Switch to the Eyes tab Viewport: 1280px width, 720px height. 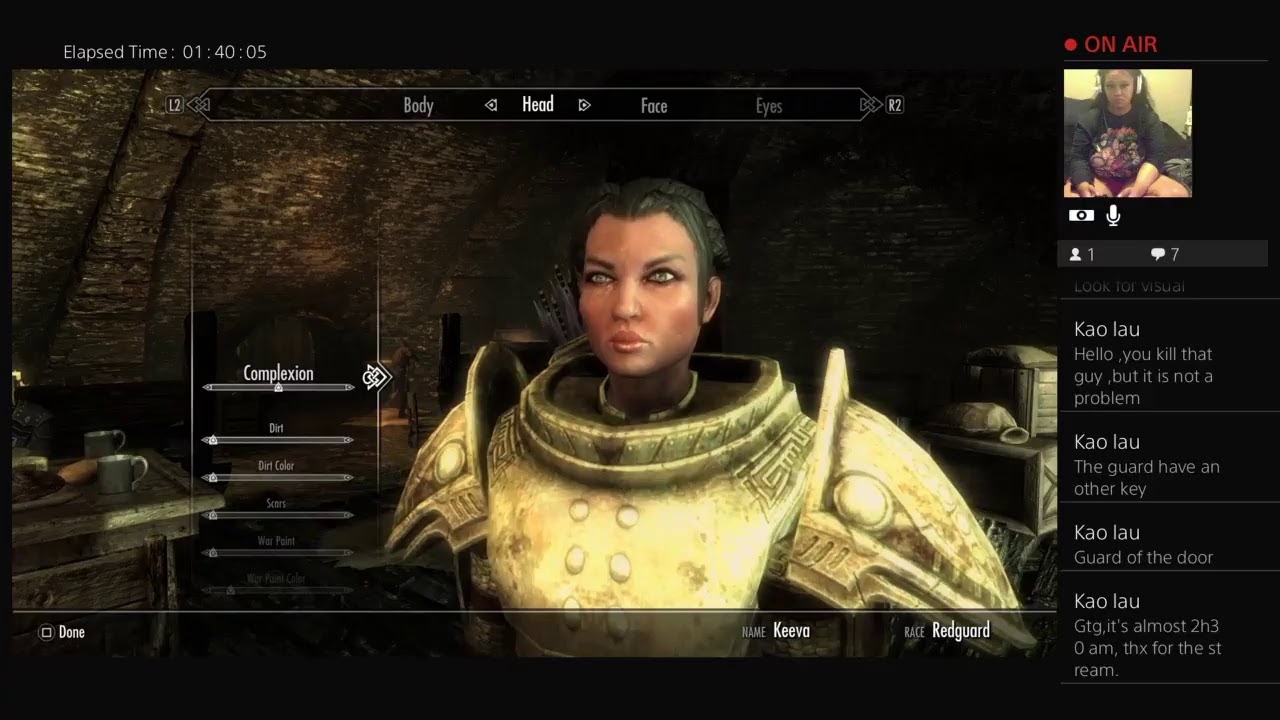point(768,105)
